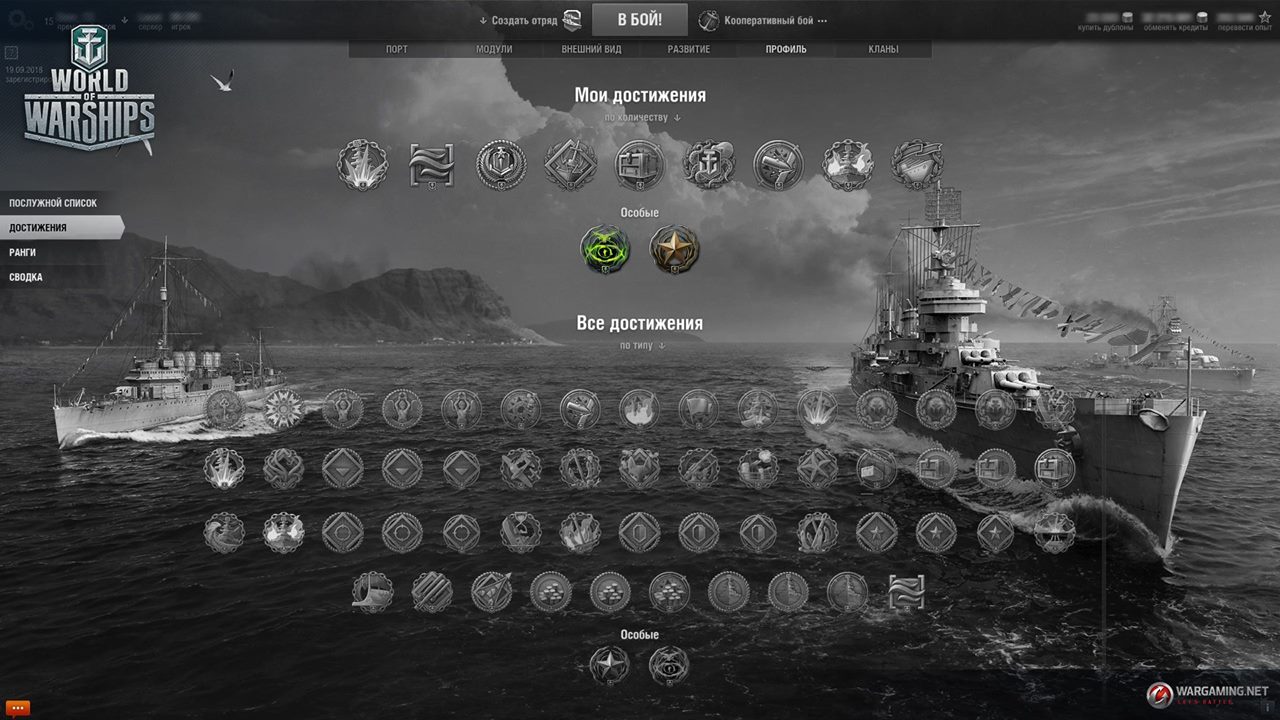Open the МОДУЛИ tab
Viewport: 1280px width, 720px height.
point(494,49)
